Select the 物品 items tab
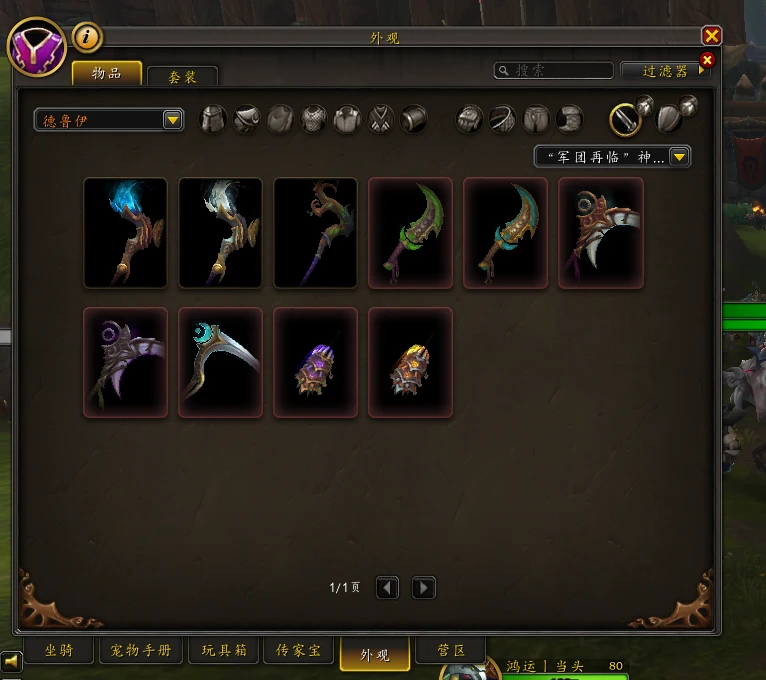766x680 pixels. point(106,74)
